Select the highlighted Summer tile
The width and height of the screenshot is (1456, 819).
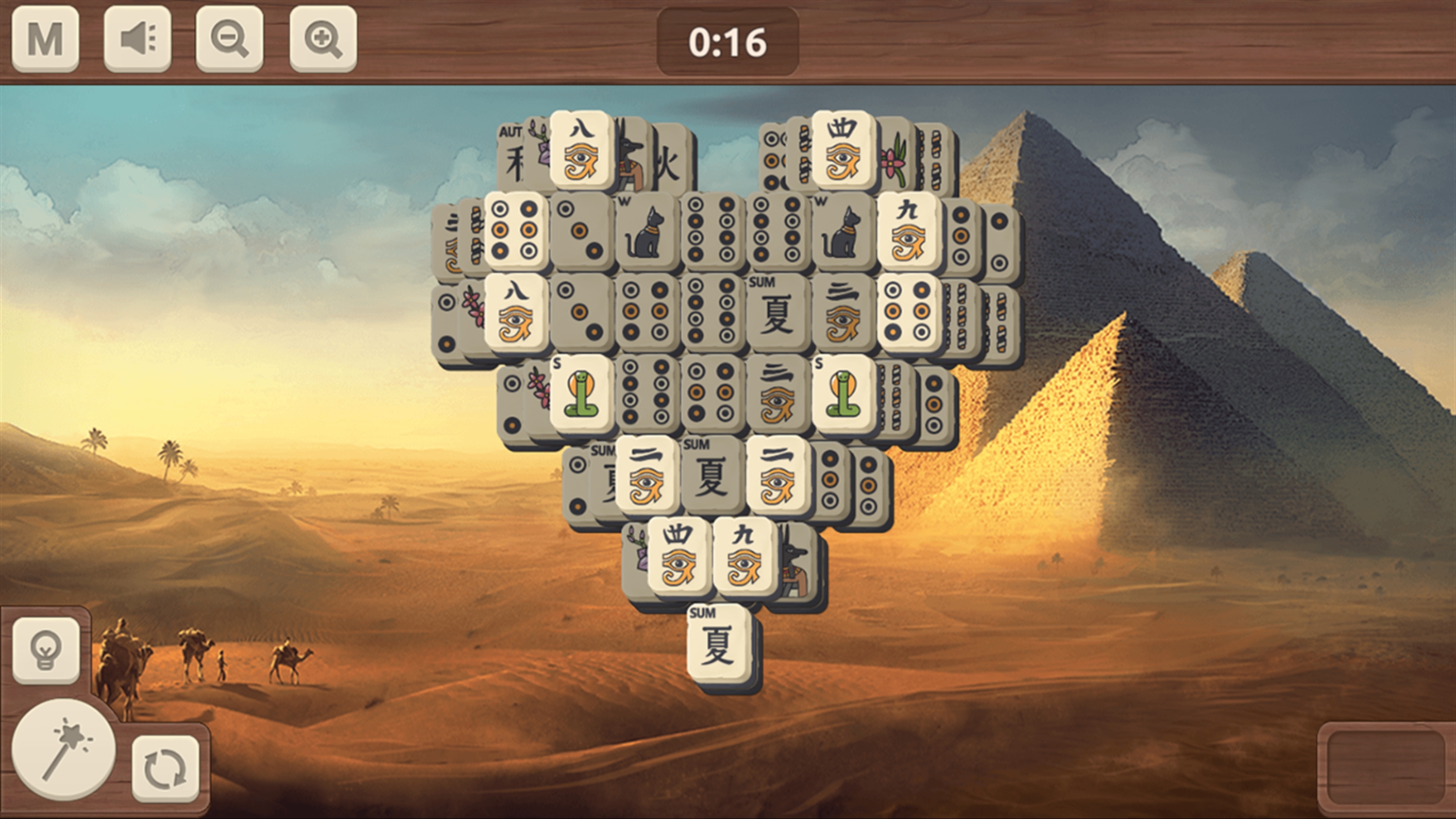coord(719,644)
